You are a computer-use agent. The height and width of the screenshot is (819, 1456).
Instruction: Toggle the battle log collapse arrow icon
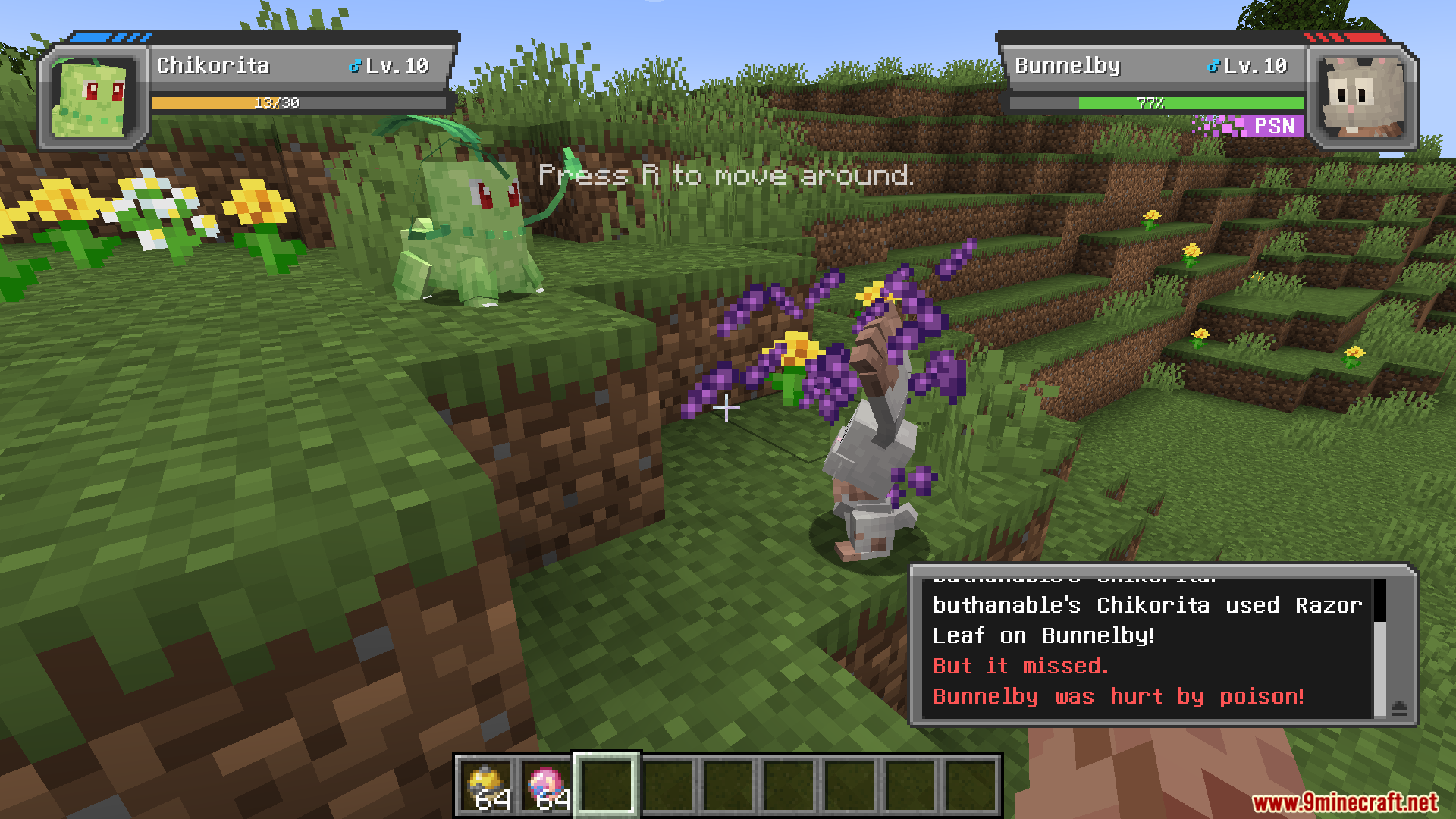(1400, 708)
